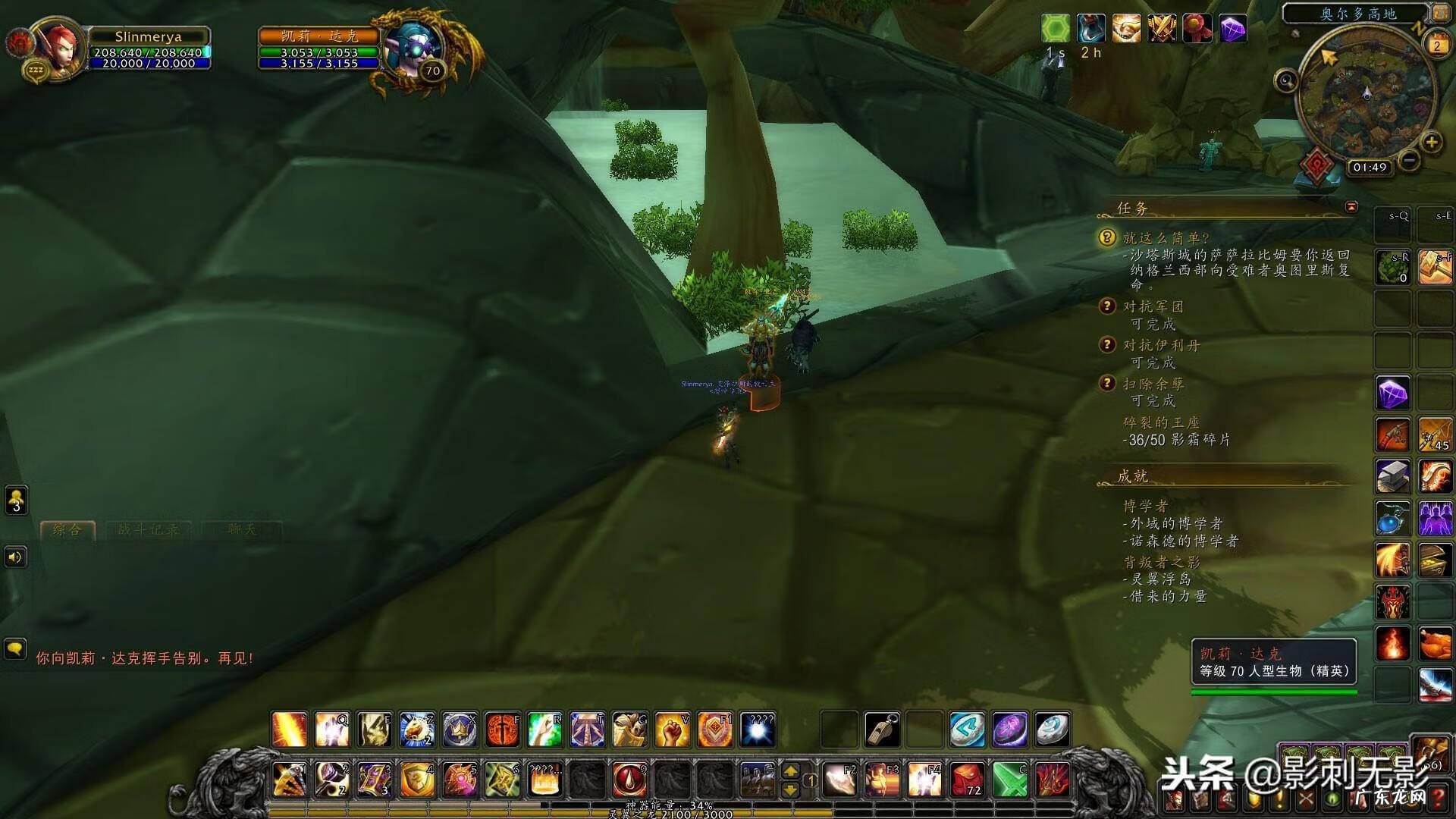Cast the crown blessing ability
The height and width of the screenshot is (819, 1456).
click(460, 730)
